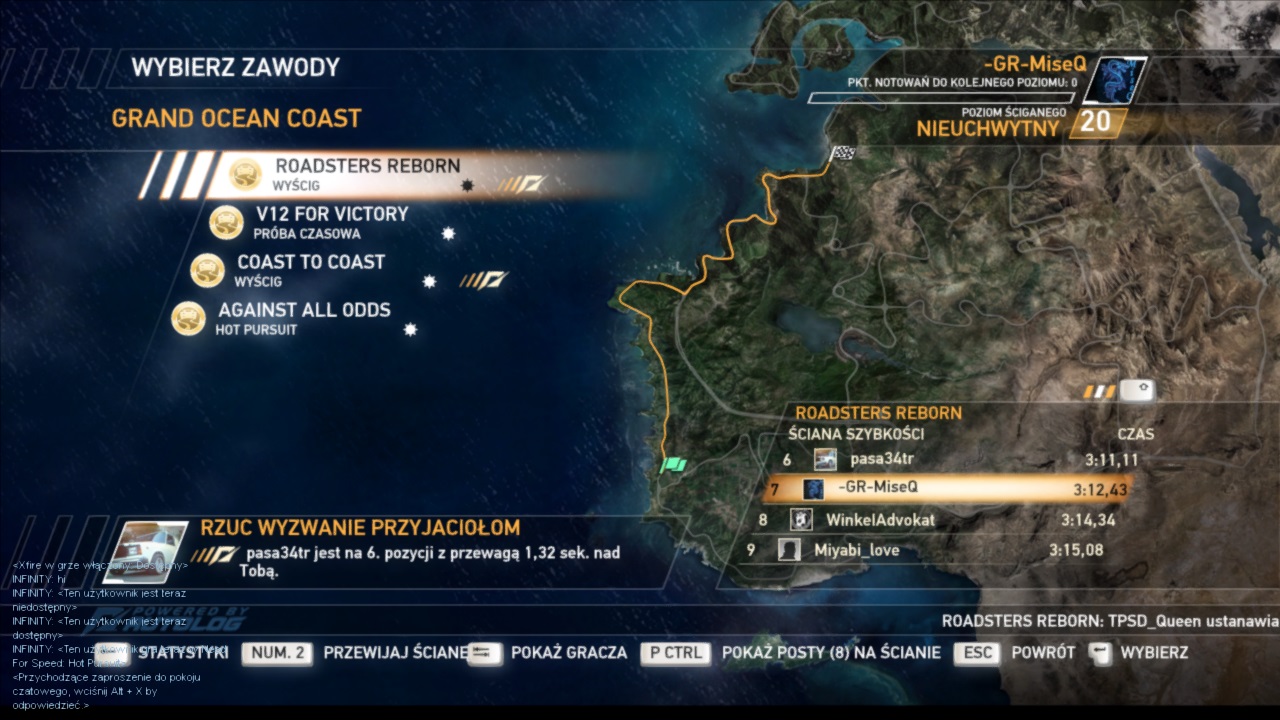Click the checkered finish flag map marker
Screen dimensions: 1280x720
point(843,155)
